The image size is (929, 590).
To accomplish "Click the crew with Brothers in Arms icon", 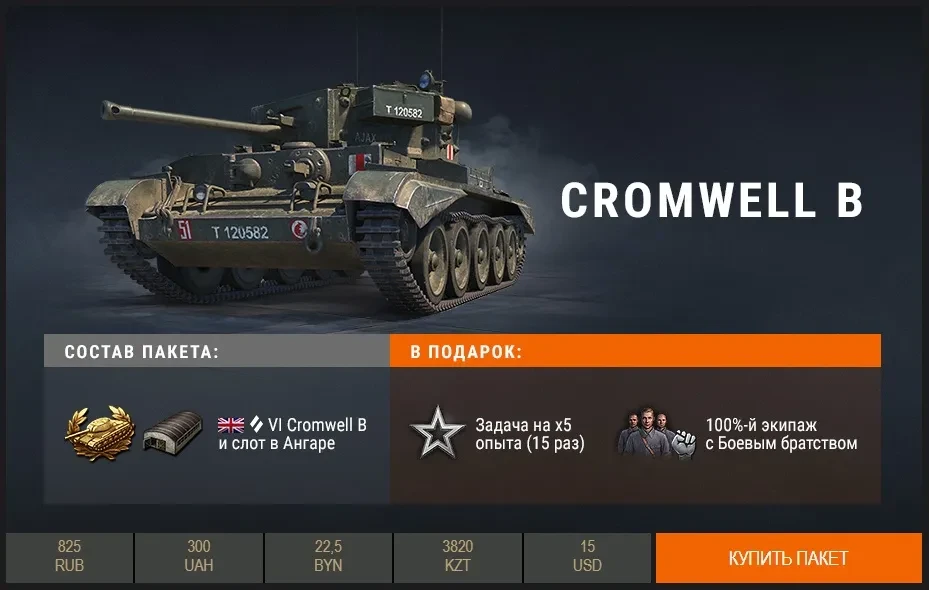I will (655, 434).
